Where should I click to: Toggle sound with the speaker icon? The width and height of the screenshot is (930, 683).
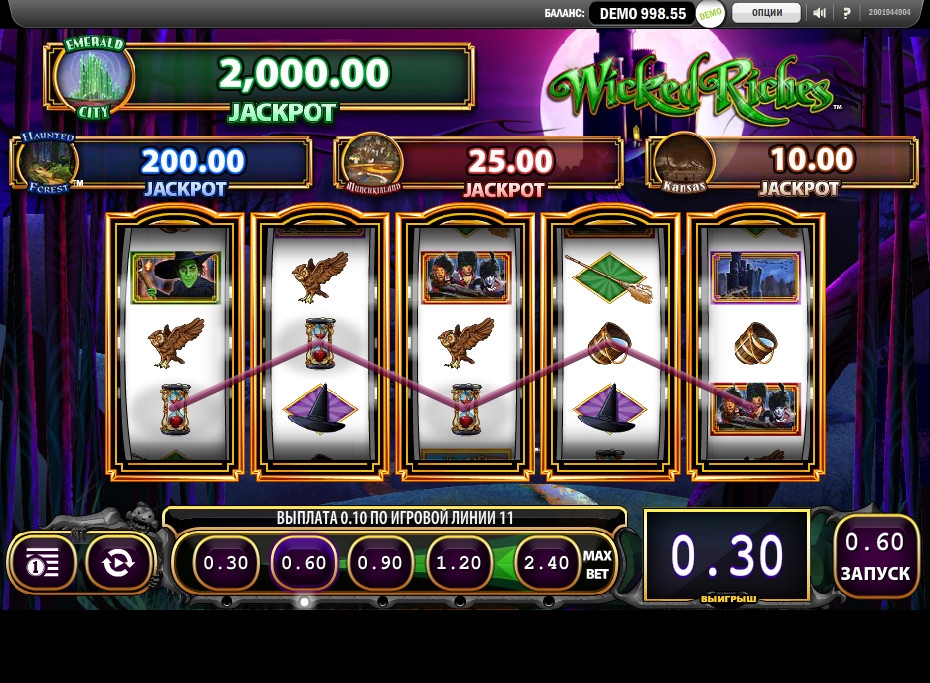[x=820, y=13]
